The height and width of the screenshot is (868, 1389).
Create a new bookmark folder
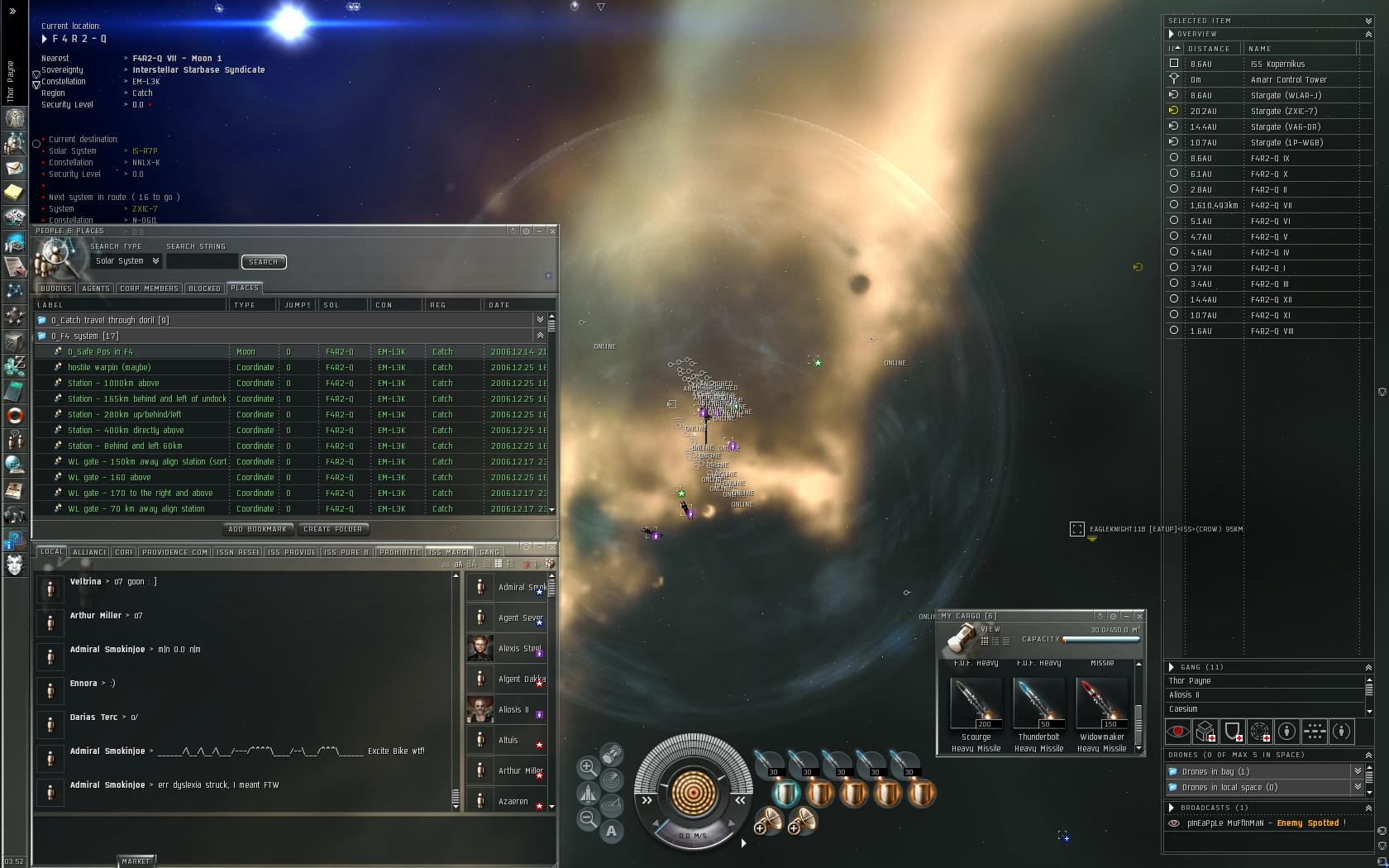(x=332, y=529)
